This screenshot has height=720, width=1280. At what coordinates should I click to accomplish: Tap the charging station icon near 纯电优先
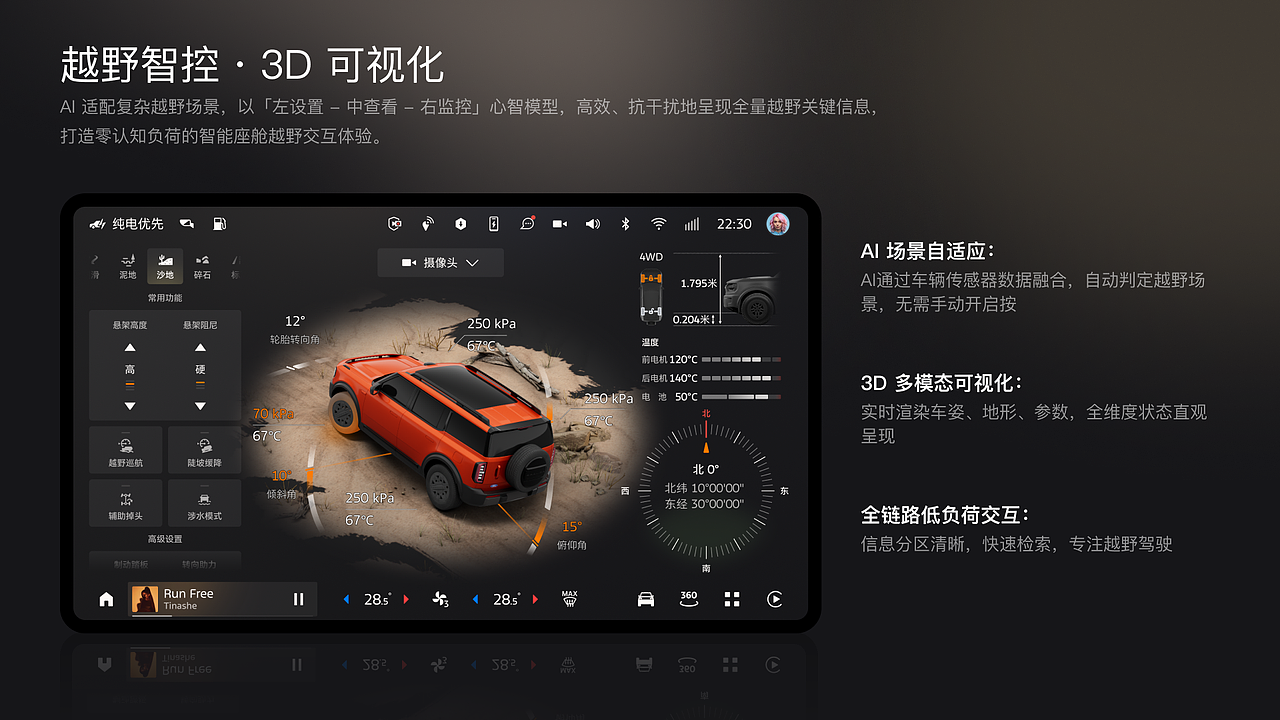[x=219, y=223]
